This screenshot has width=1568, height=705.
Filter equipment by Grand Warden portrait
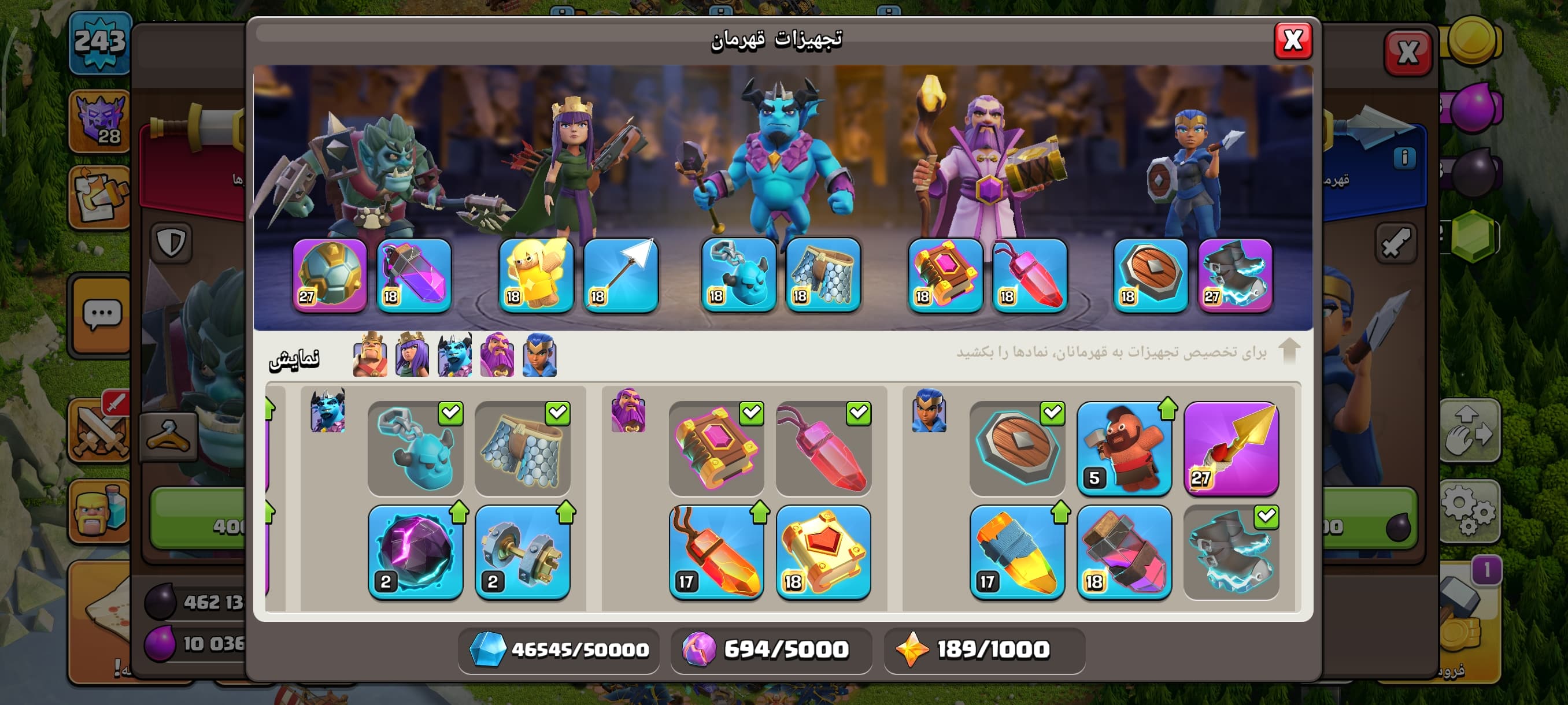(497, 355)
